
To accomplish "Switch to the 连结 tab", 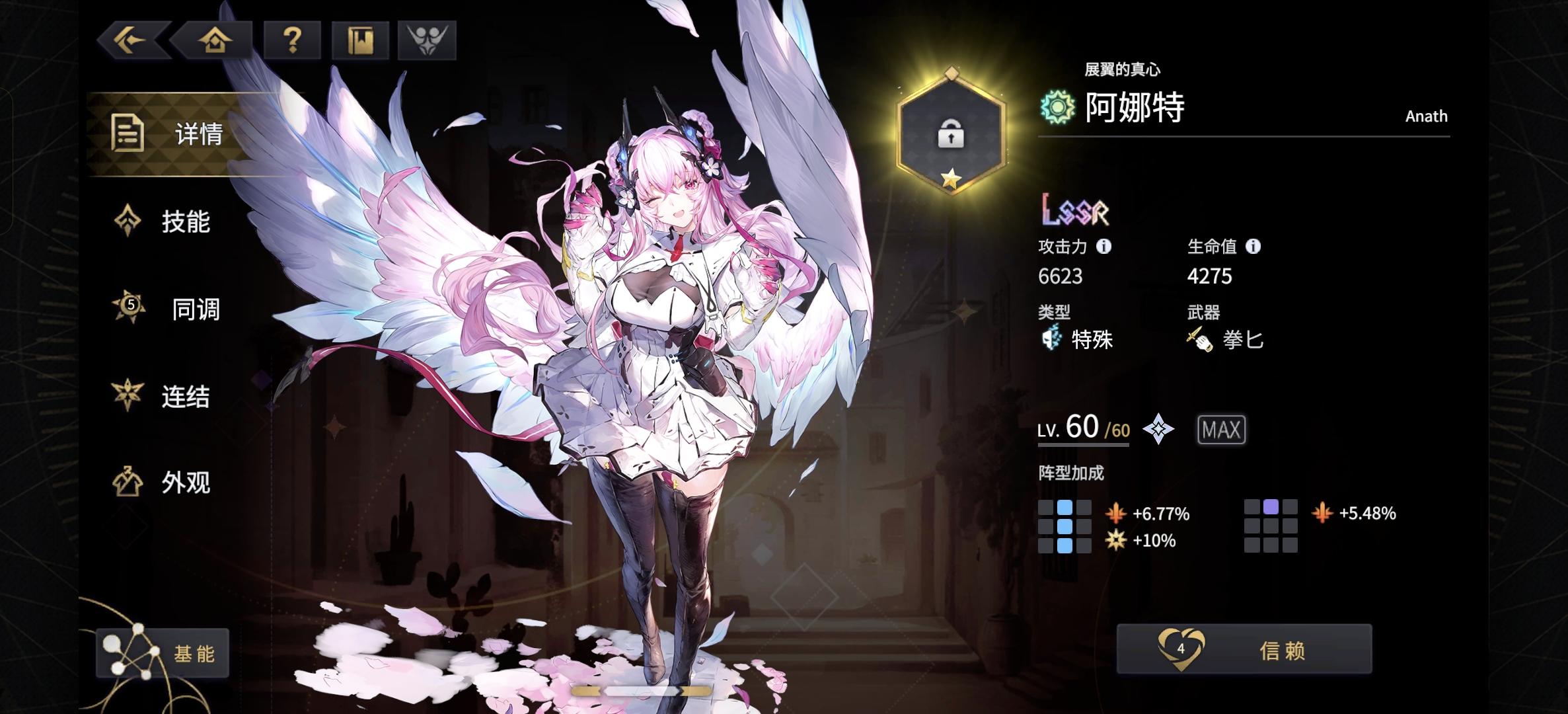I will [185, 397].
